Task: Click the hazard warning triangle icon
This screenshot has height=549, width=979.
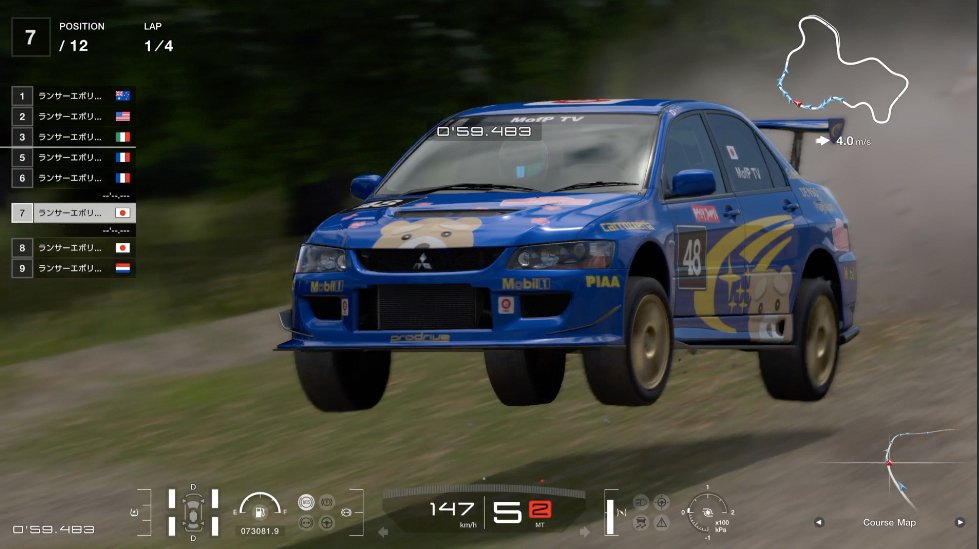Action: tap(662, 522)
